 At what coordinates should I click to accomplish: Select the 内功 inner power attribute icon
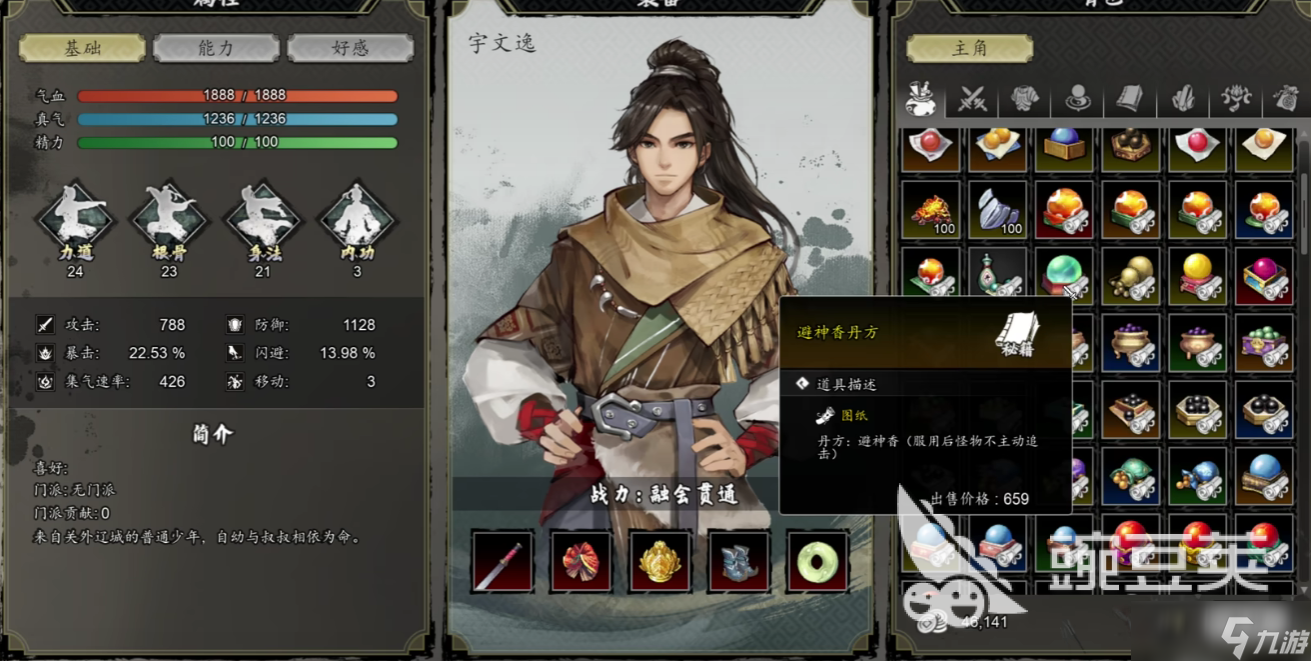[356, 218]
